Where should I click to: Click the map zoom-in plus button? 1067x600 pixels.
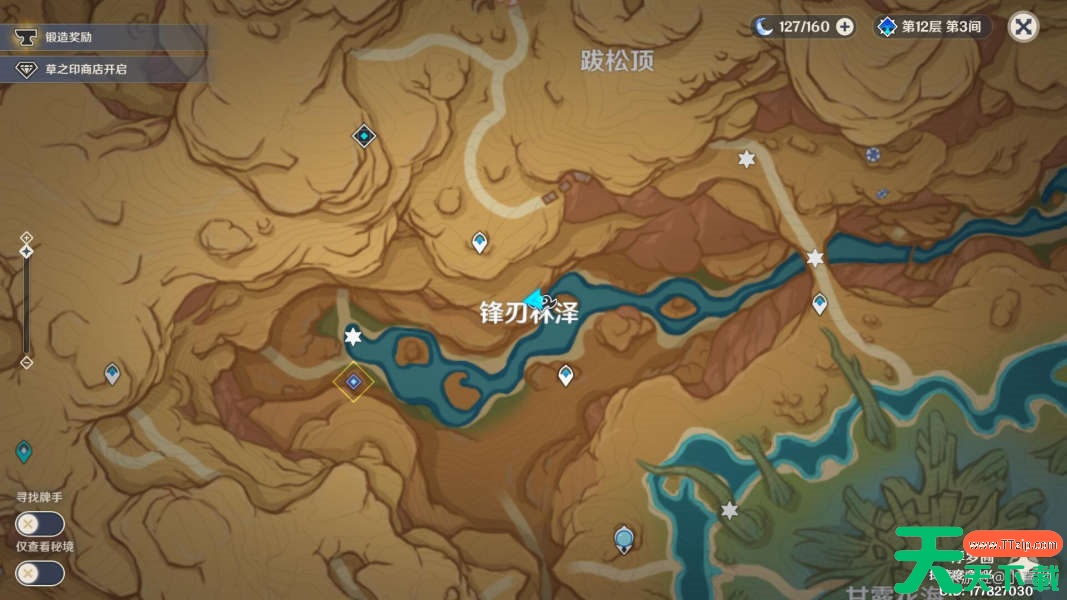pyautogui.click(x=27, y=237)
